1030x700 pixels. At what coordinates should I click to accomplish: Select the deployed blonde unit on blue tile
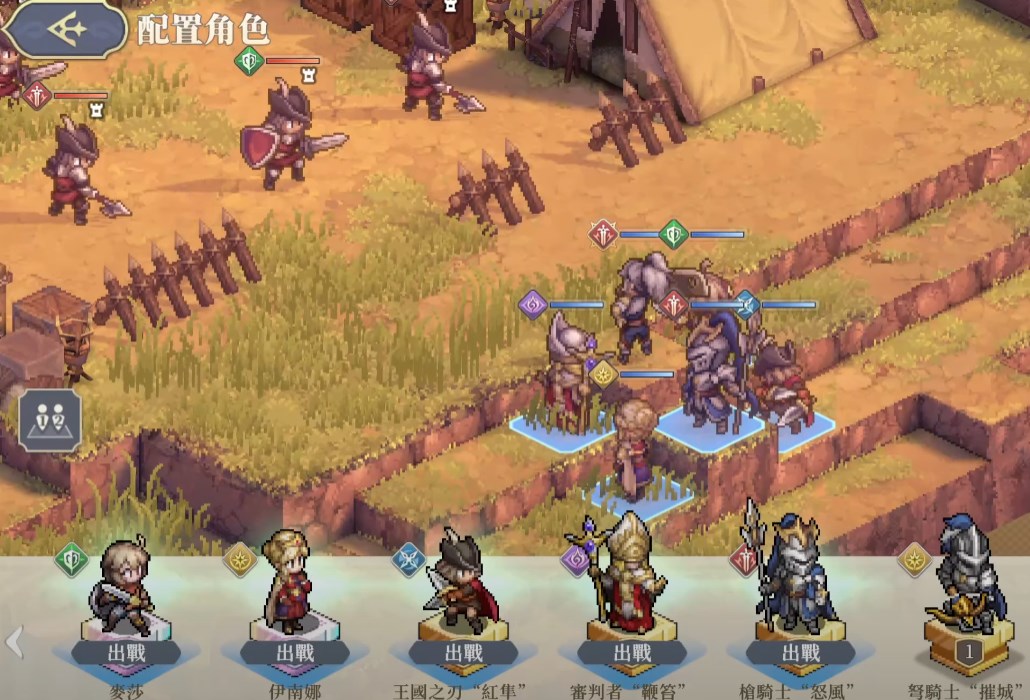pyautogui.click(x=633, y=450)
